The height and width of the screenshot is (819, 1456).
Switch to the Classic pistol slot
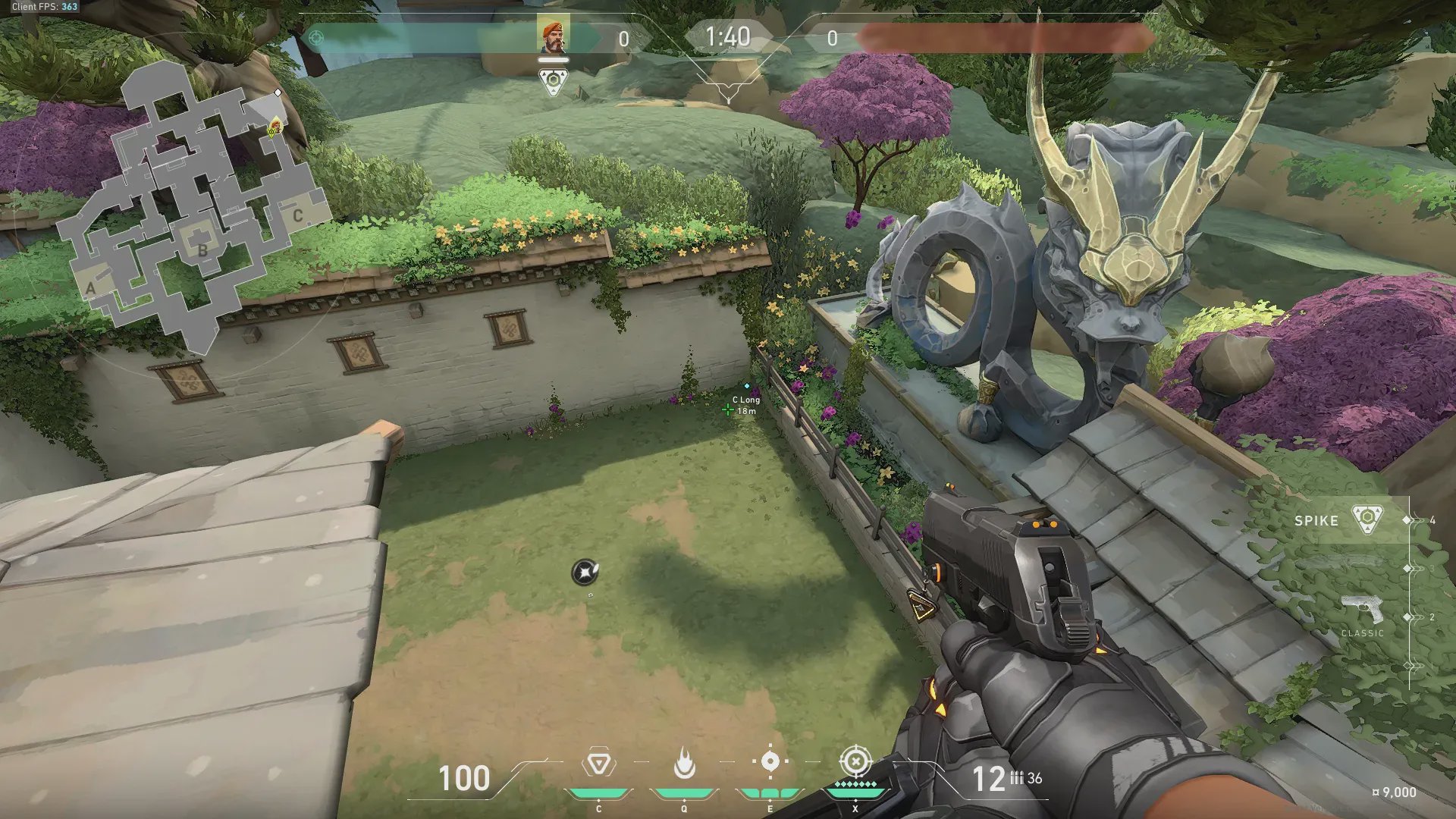[x=1363, y=613]
